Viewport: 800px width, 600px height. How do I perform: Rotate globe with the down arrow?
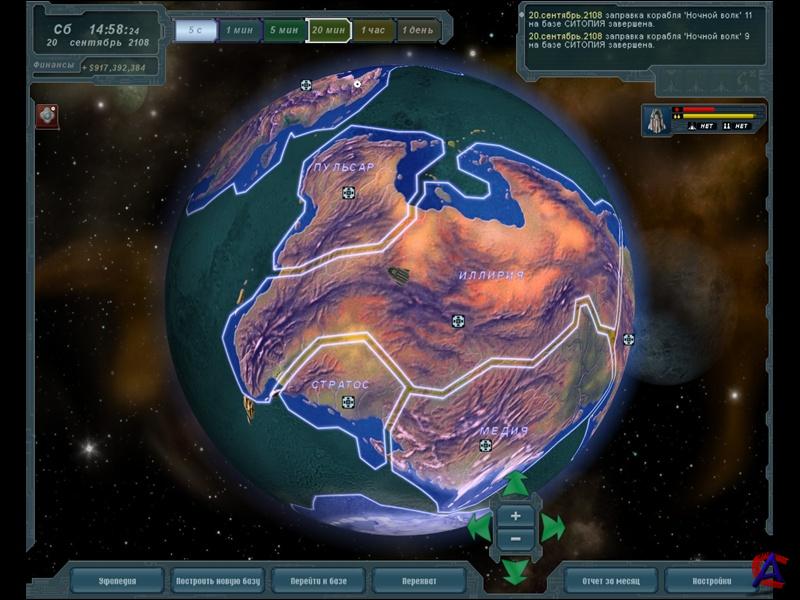pyautogui.click(x=515, y=570)
